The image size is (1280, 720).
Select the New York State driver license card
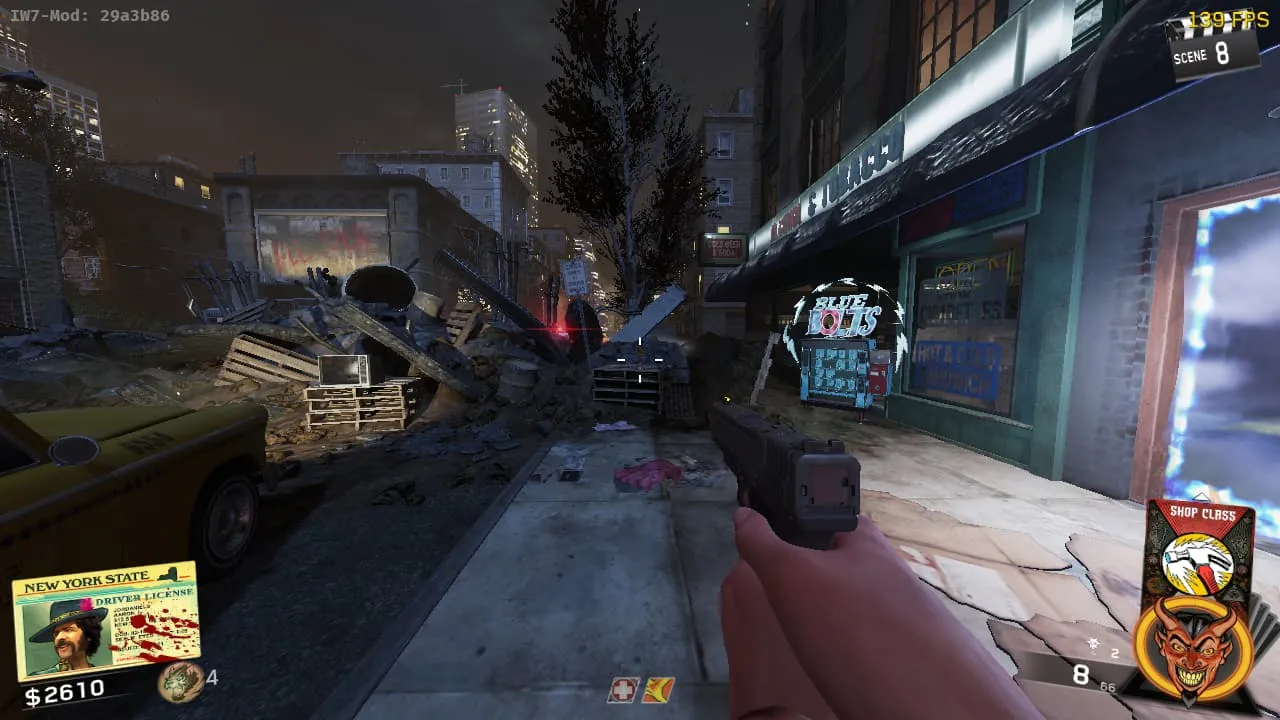pos(105,620)
